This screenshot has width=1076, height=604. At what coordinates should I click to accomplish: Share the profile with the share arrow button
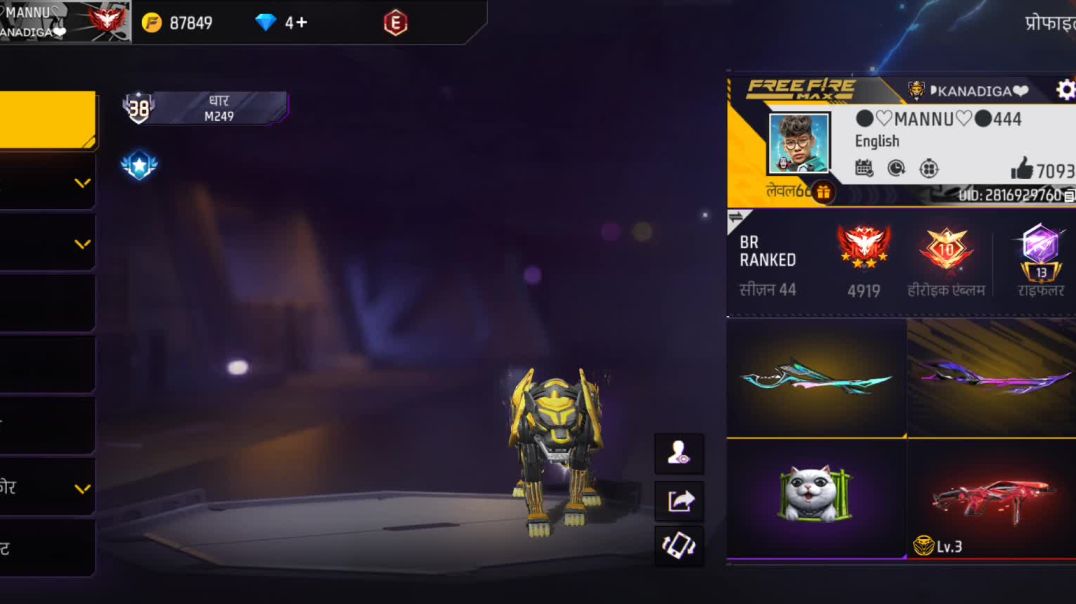(679, 500)
